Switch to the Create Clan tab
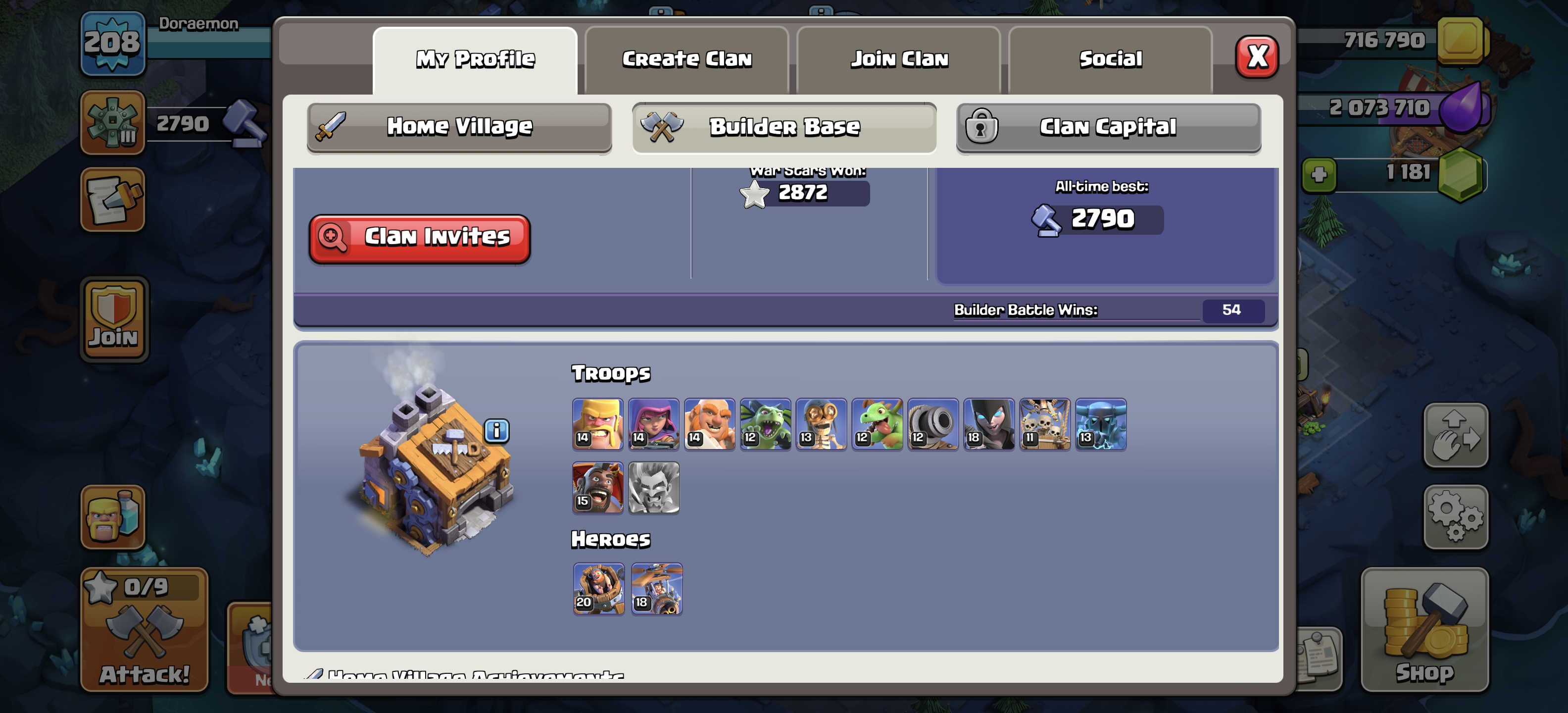Viewport: 1568px width, 713px height. pos(686,59)
